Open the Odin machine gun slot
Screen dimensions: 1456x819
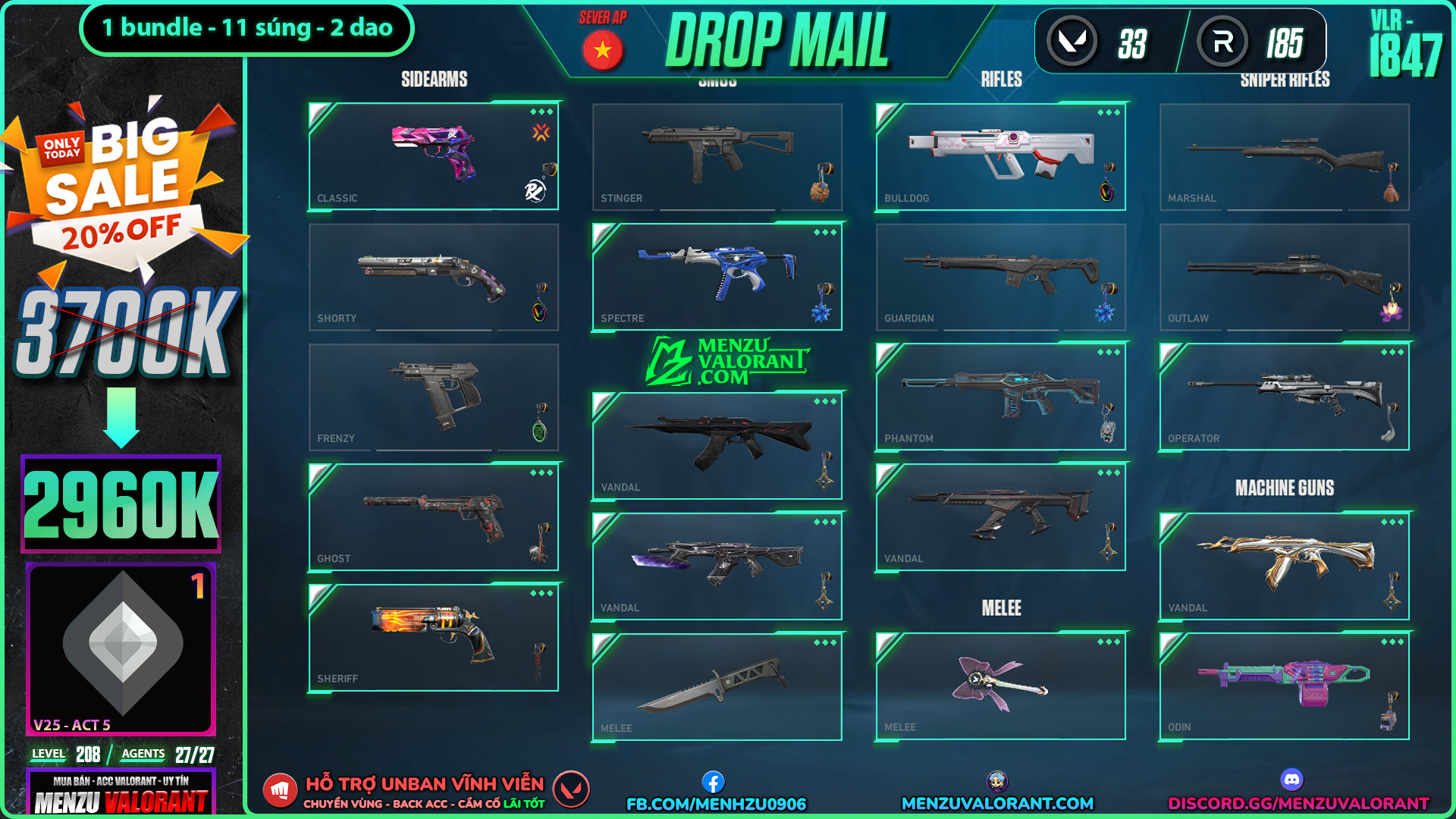[x=1284, y=686]
